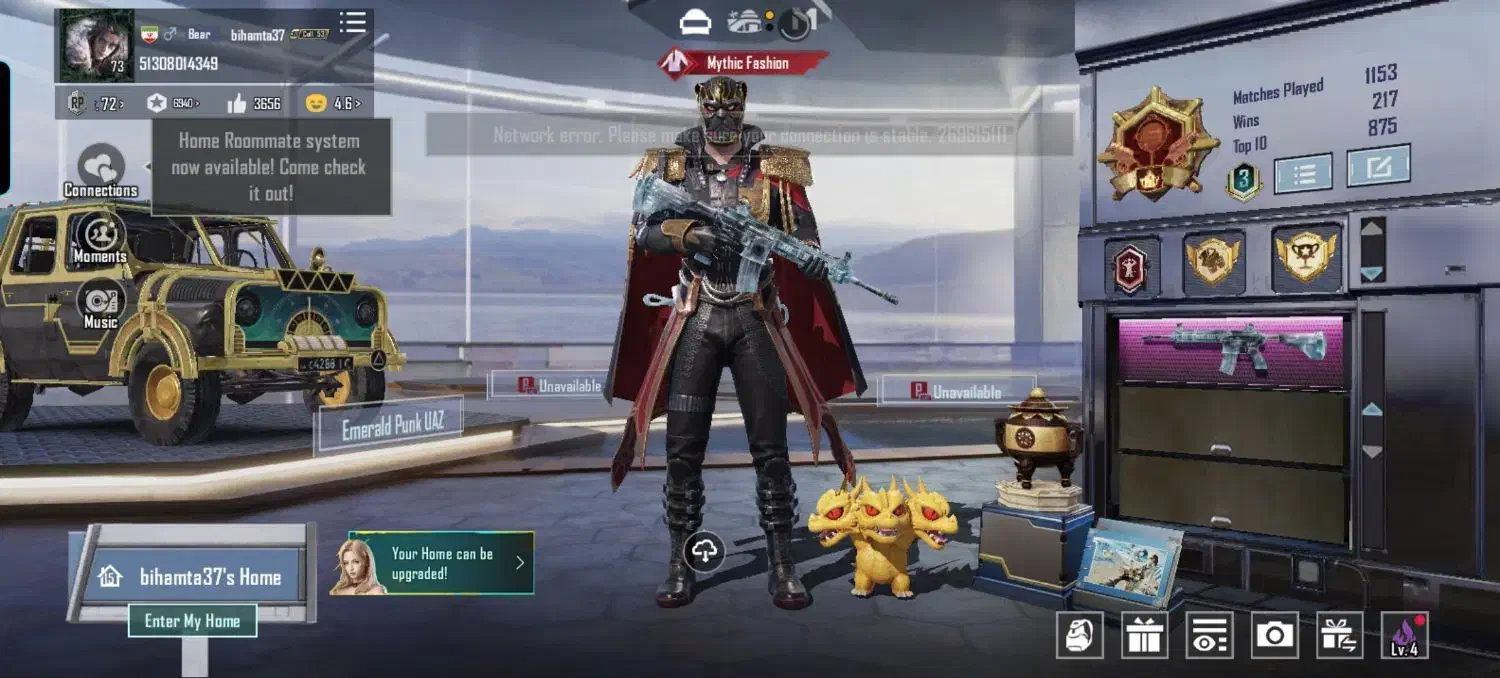This screenshot has height=678, width=1500.
Task: Open the backpack inventory icon
Action: (x=1080, y=635)
